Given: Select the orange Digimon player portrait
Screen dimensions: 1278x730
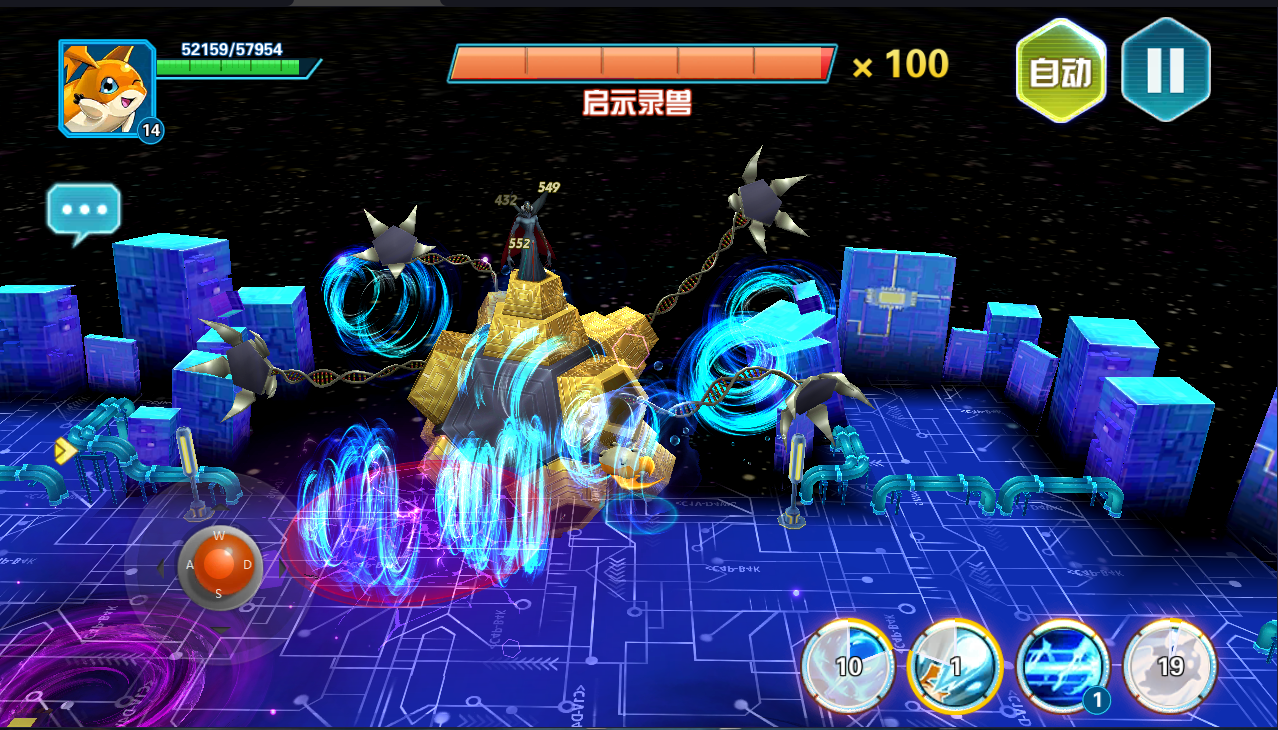Looking at the screenshot, I should (x=106, y=88).
